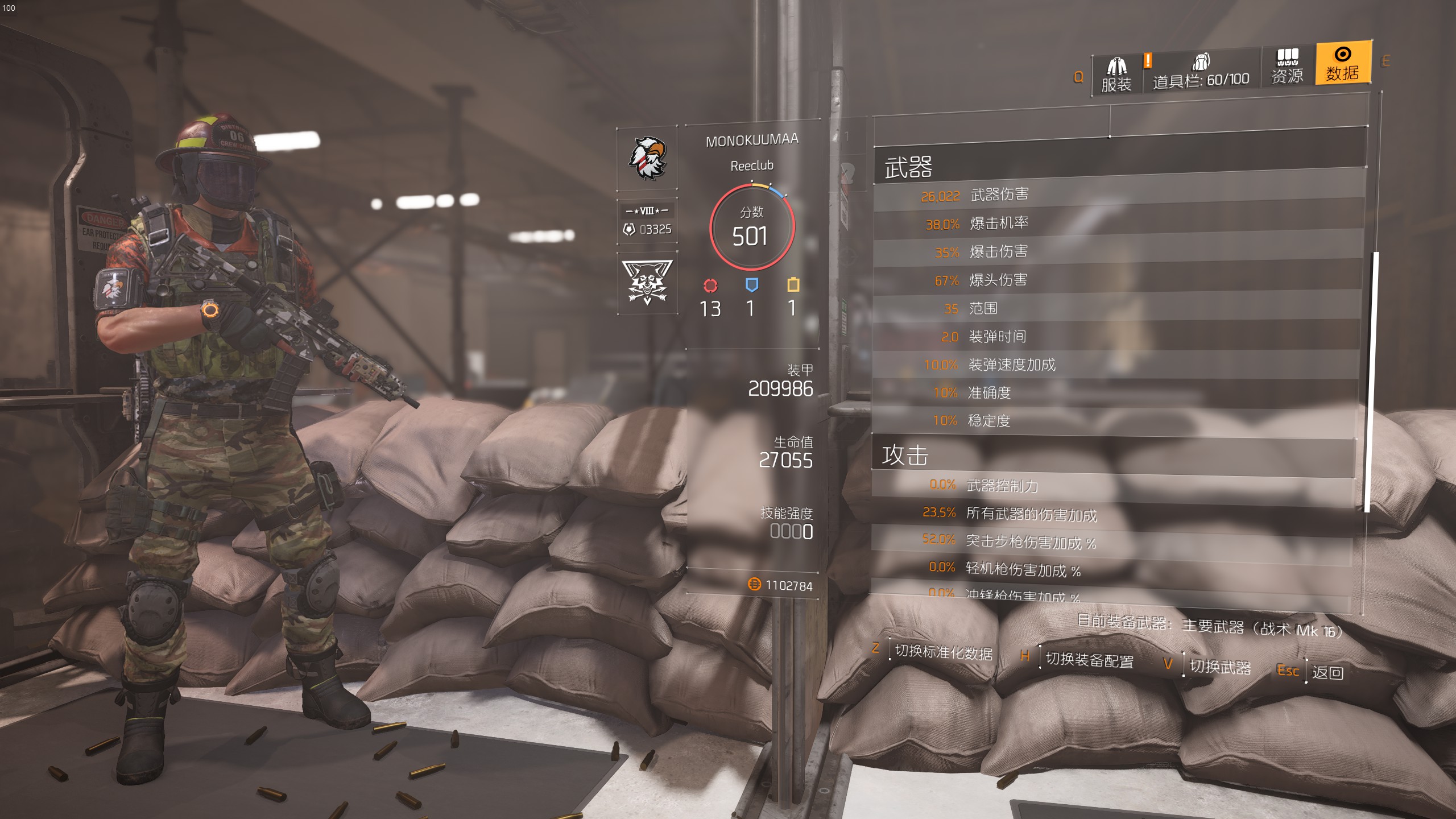1456x819 pixels.
Task: Click the 切换武器 button
Action: pos(1220,667)
